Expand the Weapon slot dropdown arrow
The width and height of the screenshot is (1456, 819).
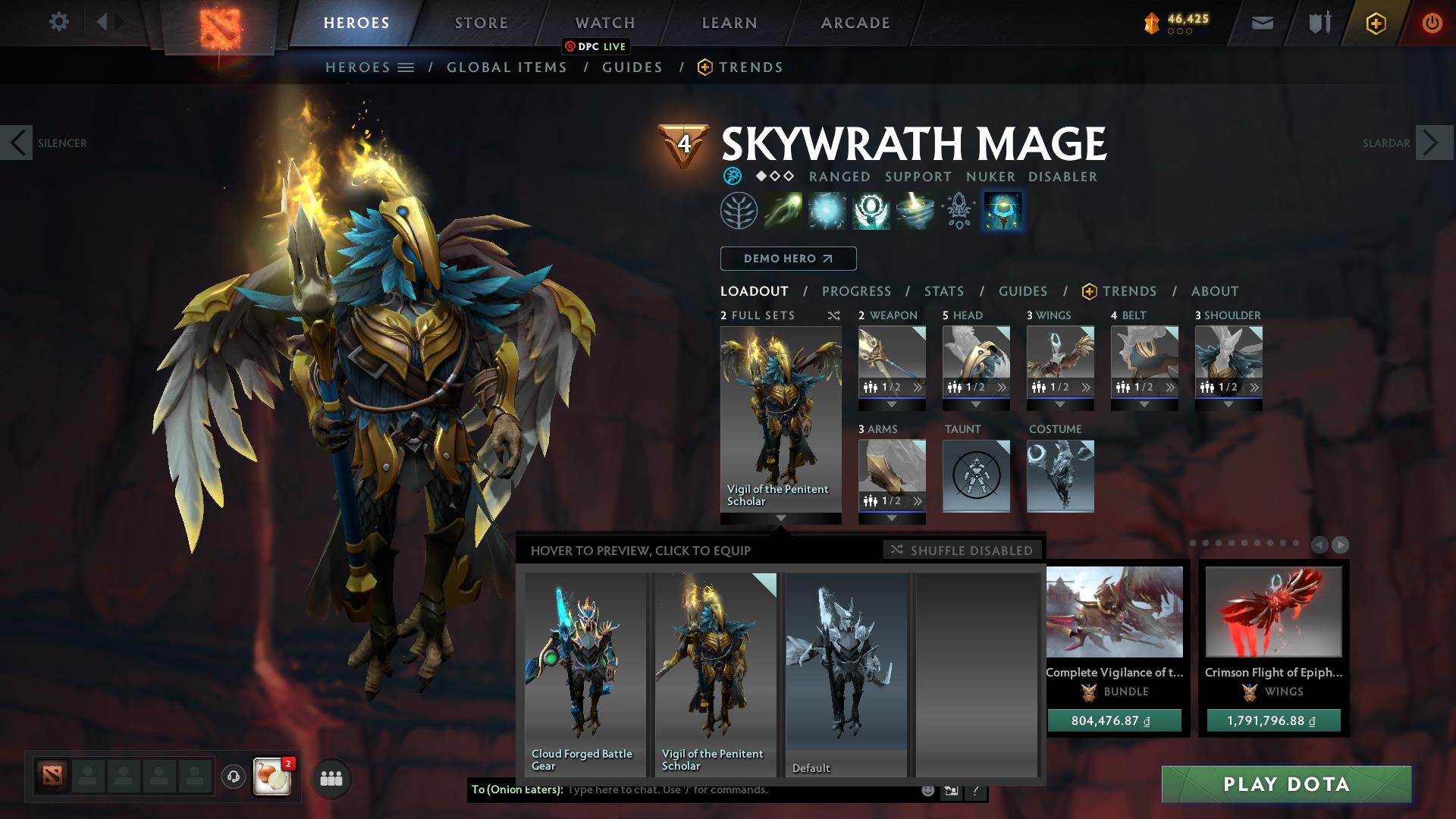pos(891,404)
